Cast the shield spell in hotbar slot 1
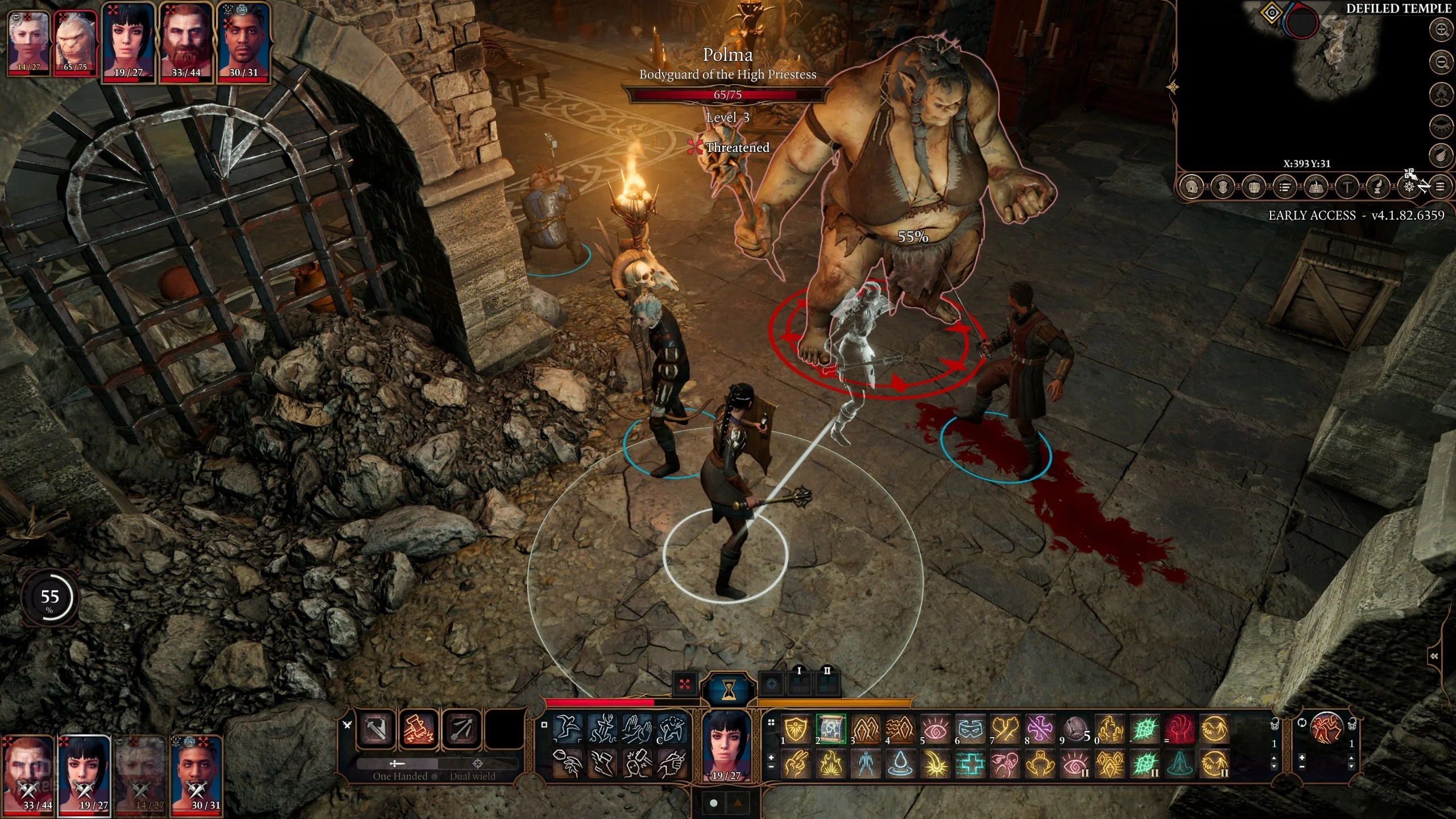Viewport: 1456px width, 819px height. (796, 729)
